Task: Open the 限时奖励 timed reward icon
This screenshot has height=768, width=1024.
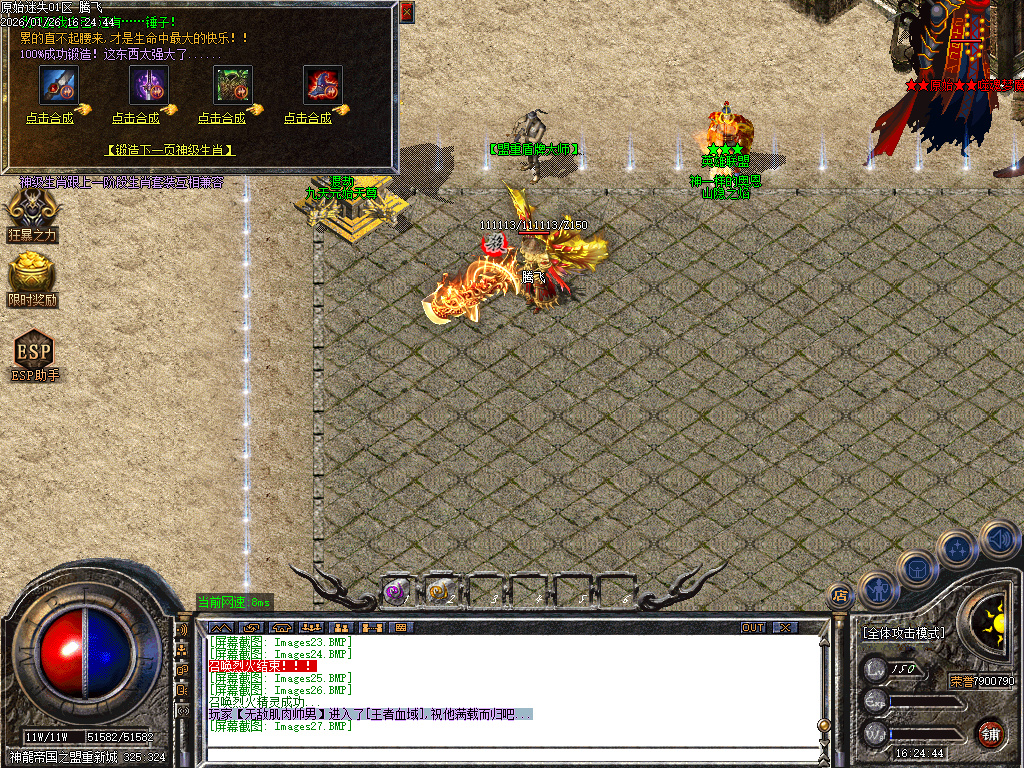Action: (x=33, y=275)
